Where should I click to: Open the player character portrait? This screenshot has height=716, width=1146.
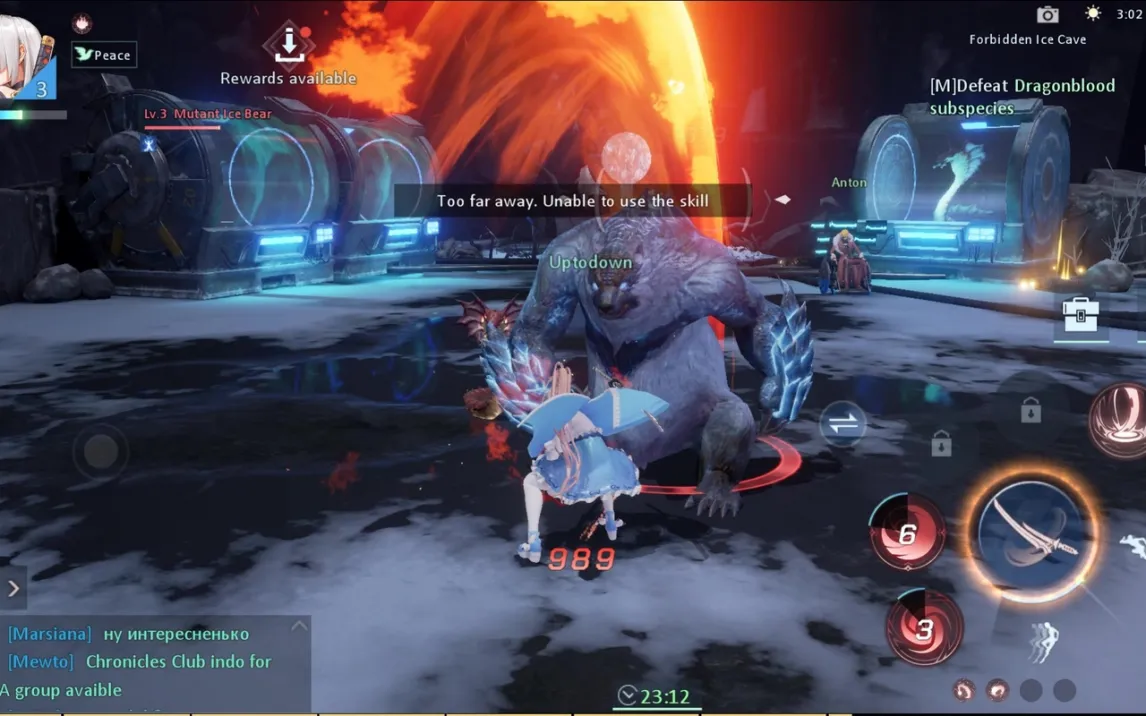click(26, 62)
